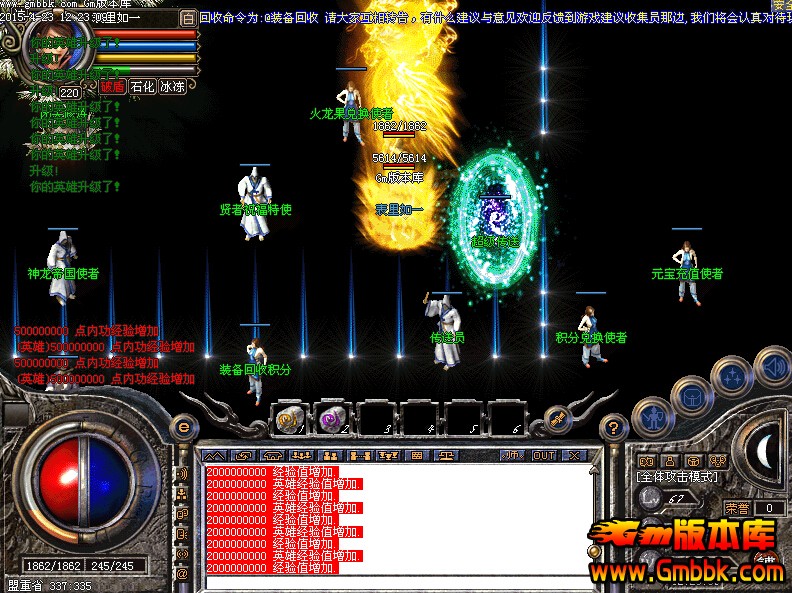
Task: Click the chat text input line
Action: [x=400, y=581]
